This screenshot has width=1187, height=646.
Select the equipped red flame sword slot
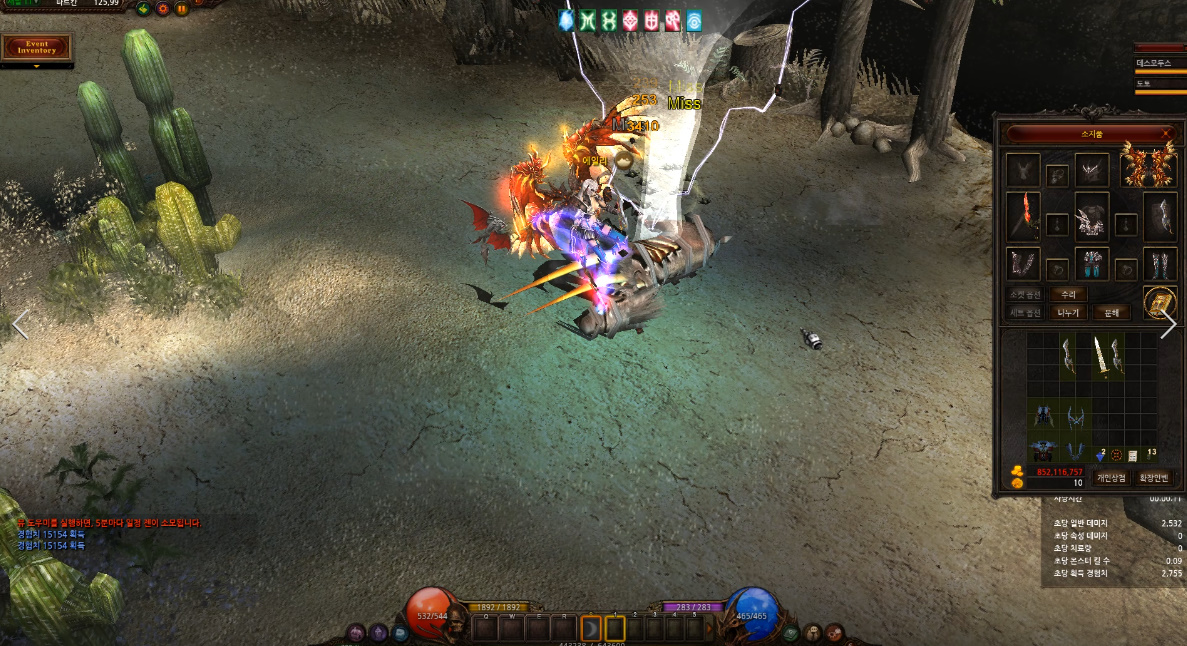pos(1023,213)
